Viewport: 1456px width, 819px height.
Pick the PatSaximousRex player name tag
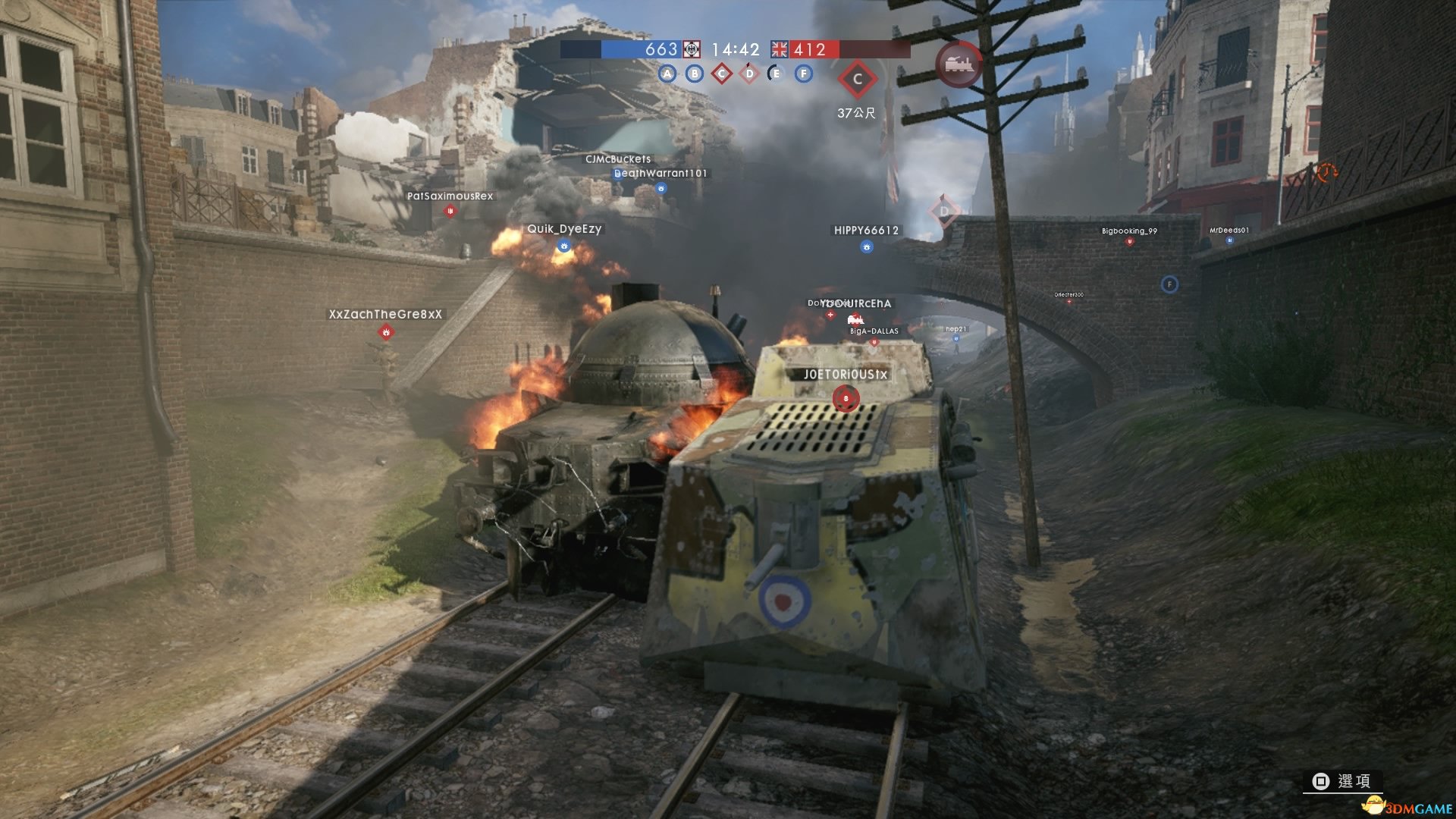pos(450,196)
